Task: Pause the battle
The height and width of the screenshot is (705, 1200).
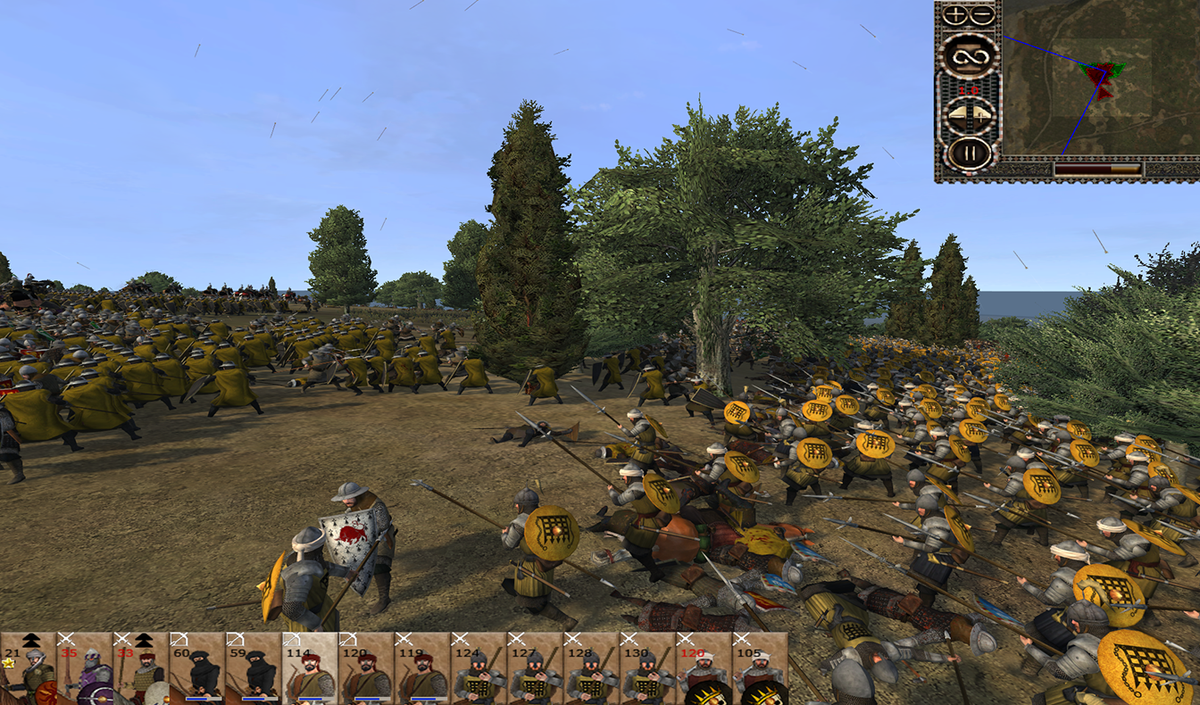Action: pos(968,153)
